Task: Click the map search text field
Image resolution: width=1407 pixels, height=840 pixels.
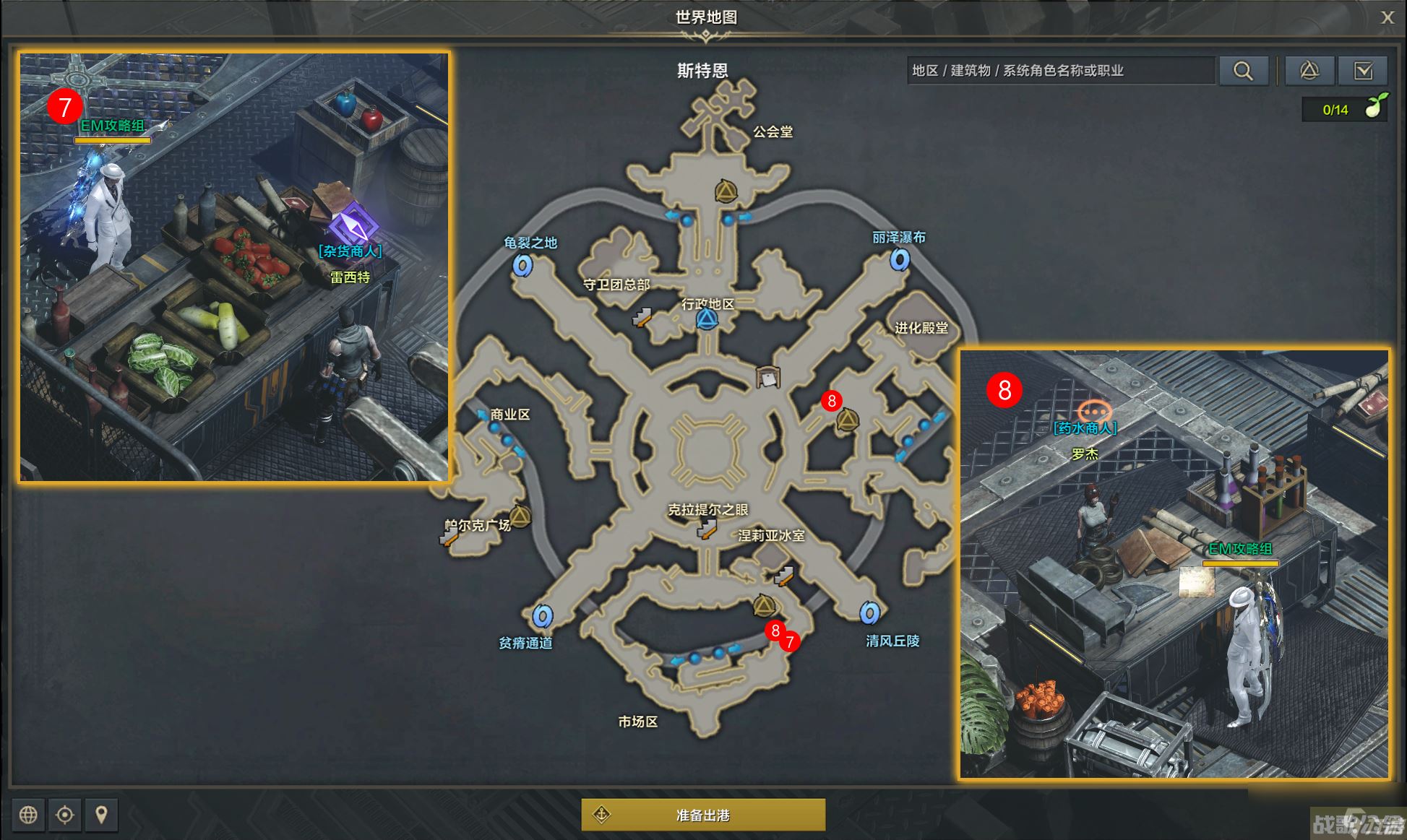Action: 1059,71
